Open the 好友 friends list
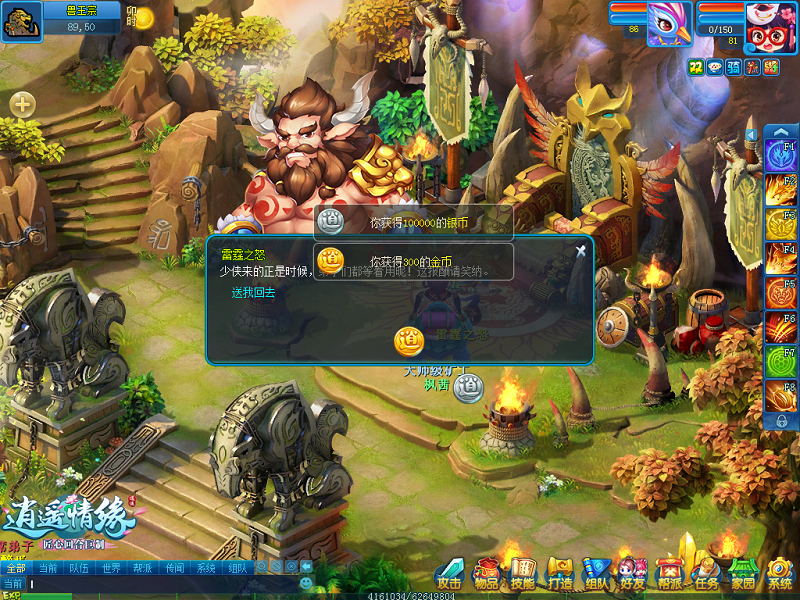This screenshot has width=800, height=600. point(632,573)
